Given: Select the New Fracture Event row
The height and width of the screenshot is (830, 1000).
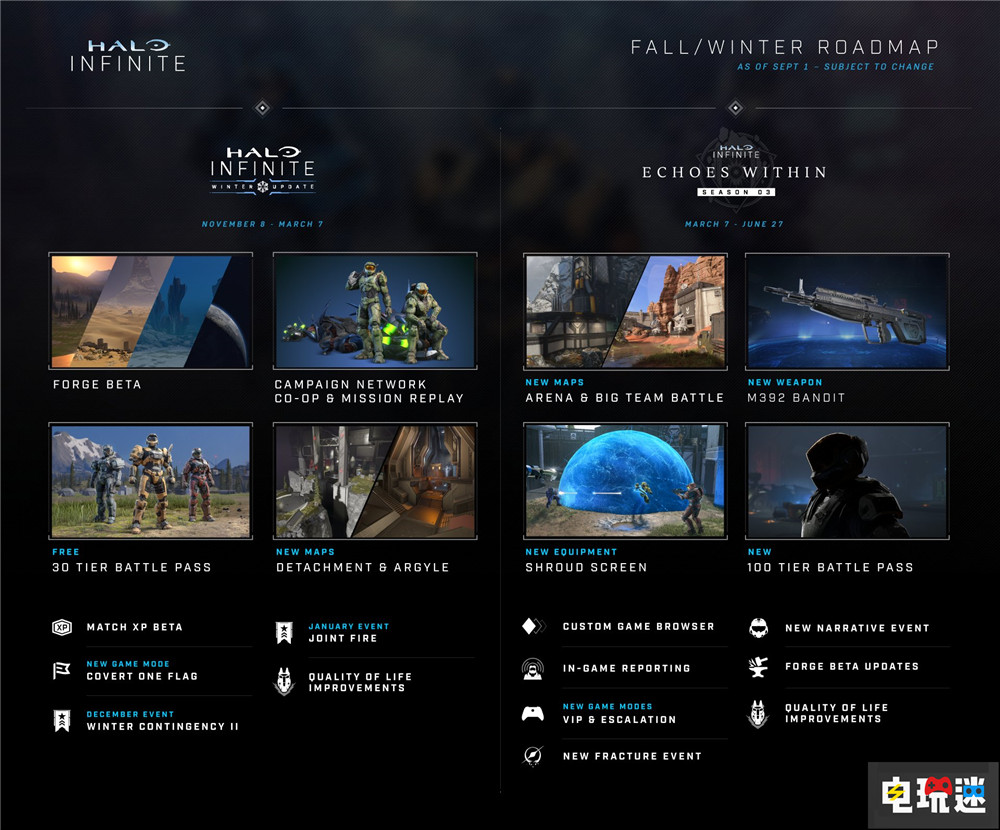Looking at the screenshot, I should point(631,756).
